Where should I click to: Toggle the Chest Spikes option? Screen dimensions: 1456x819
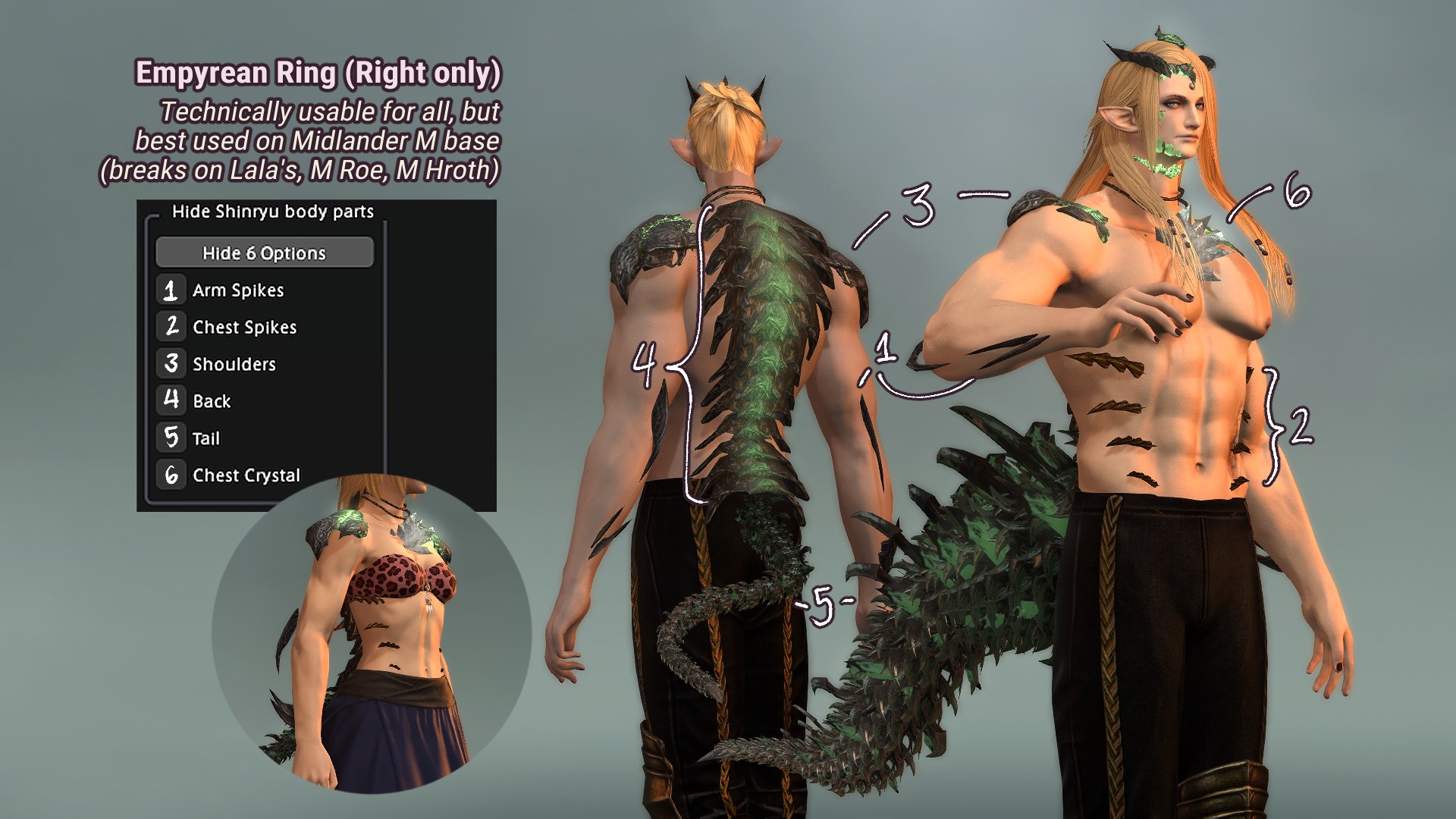pyautogui.click(x=171, y=327)
